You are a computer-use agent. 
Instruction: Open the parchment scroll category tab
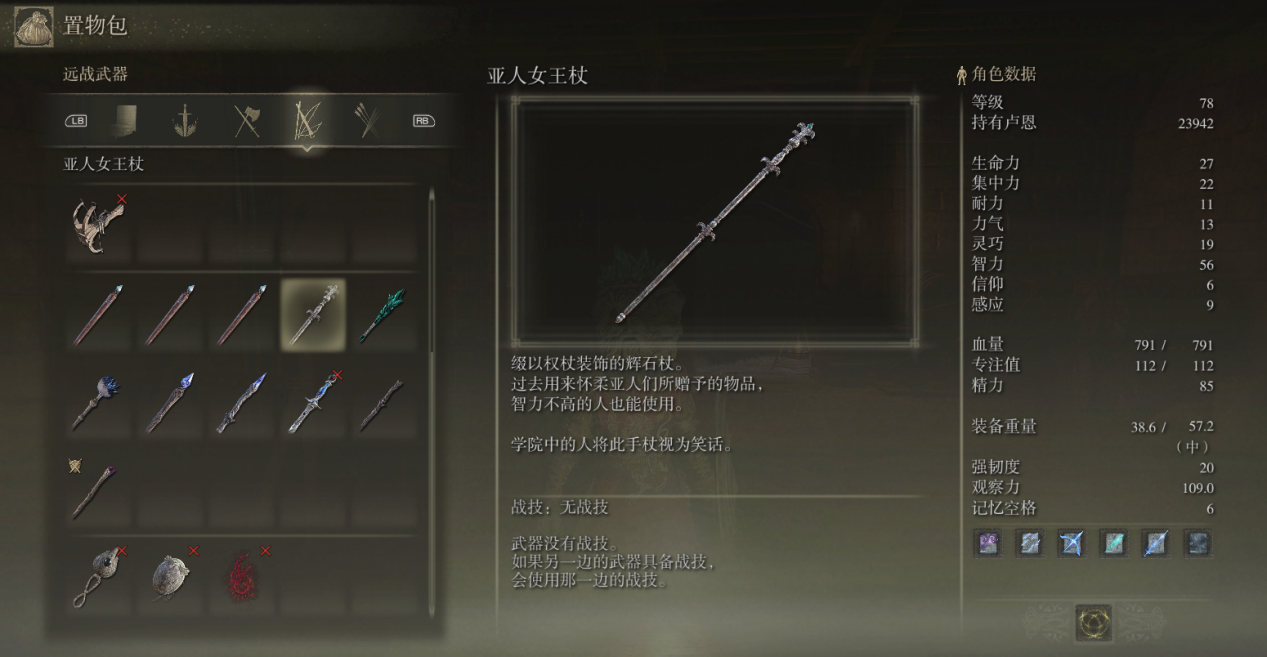[x=125, y=121]
